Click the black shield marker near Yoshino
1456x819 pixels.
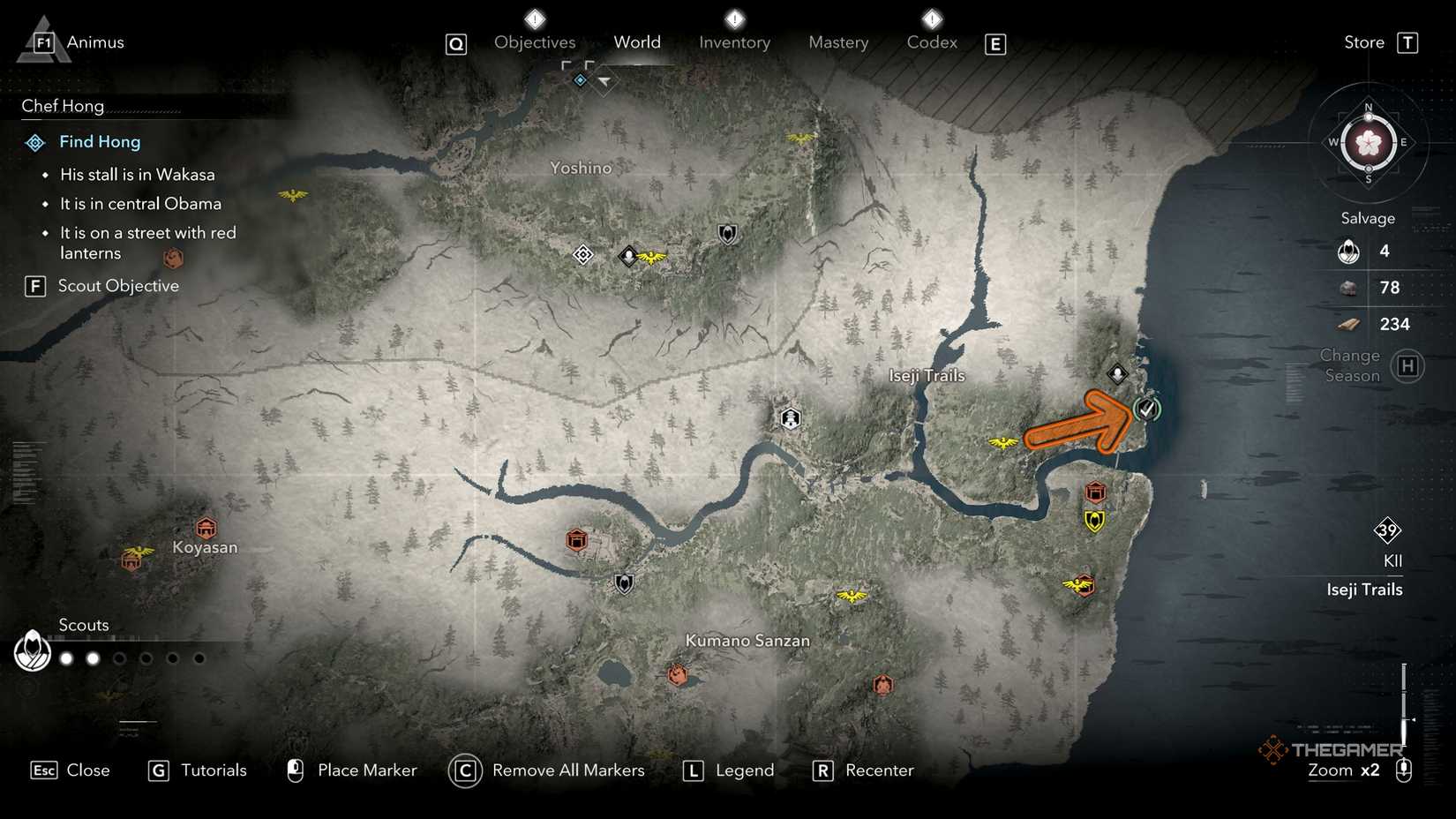[725, 235]
